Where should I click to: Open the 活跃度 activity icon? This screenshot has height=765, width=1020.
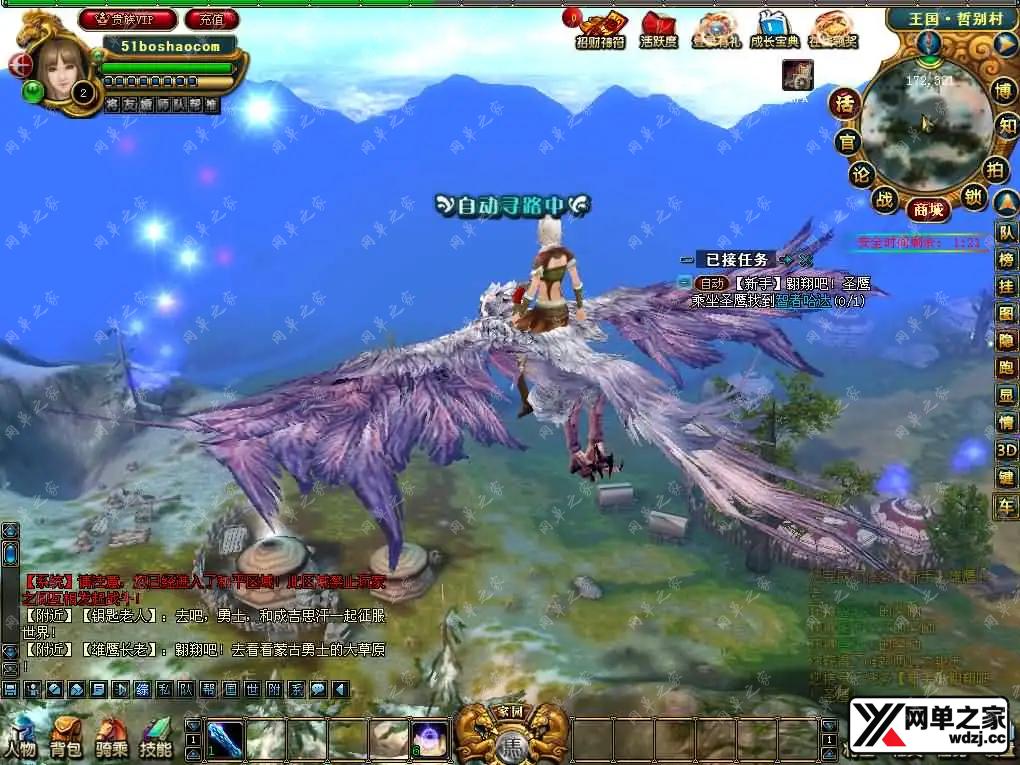pos(658,30)
